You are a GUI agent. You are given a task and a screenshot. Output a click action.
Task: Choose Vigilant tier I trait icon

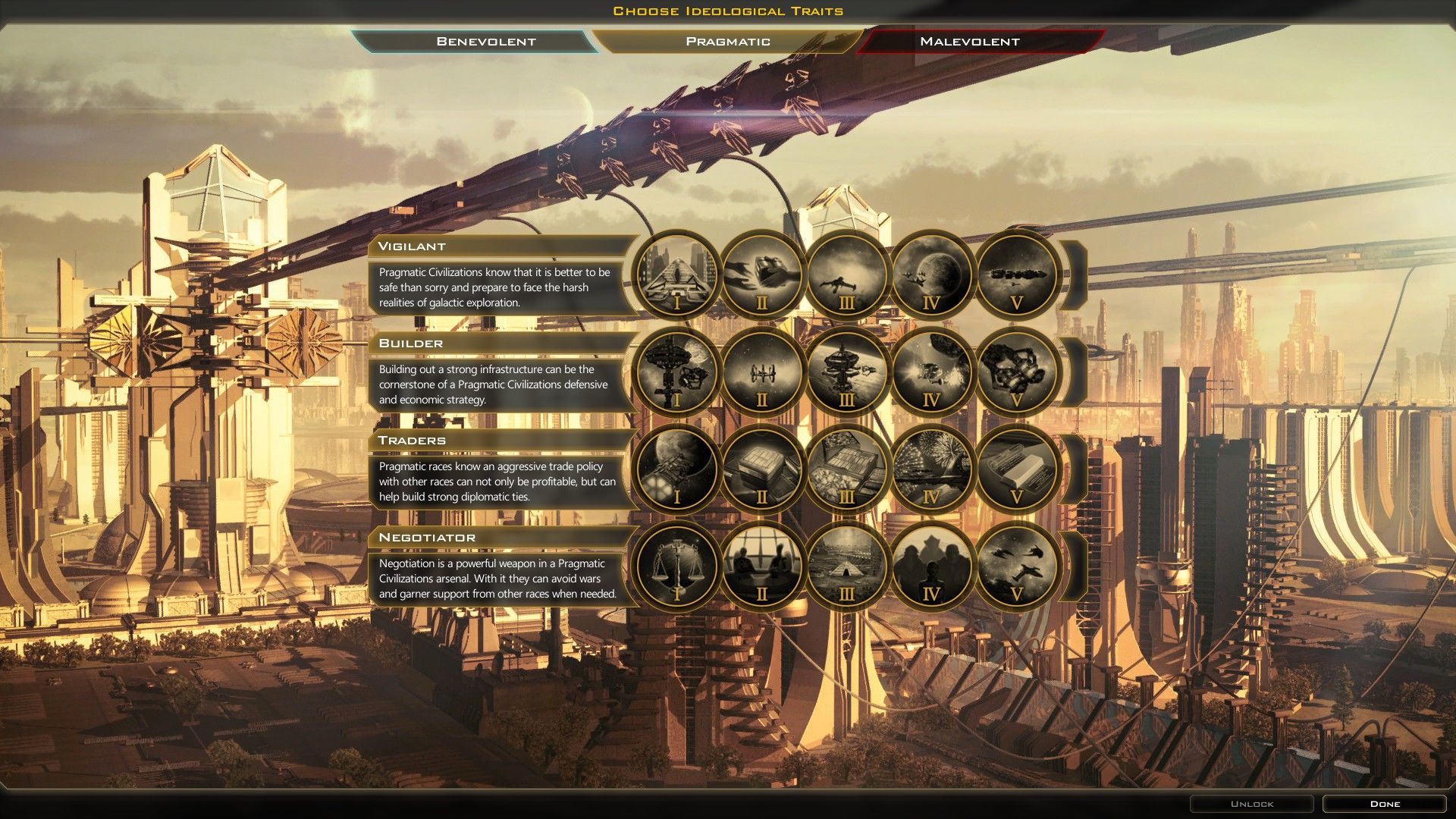(x=677, y=275)
